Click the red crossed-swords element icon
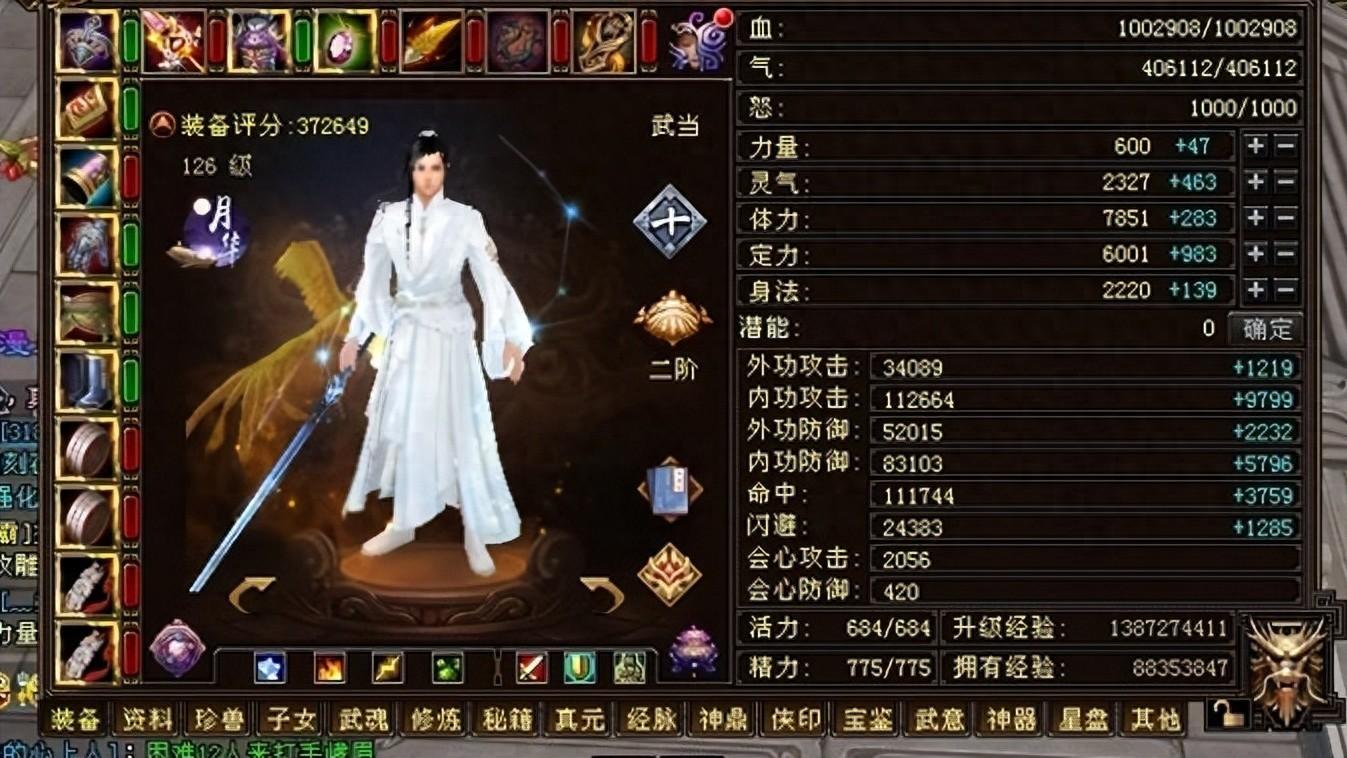This screenshot has height=758, width=1347. click(530, 667)
